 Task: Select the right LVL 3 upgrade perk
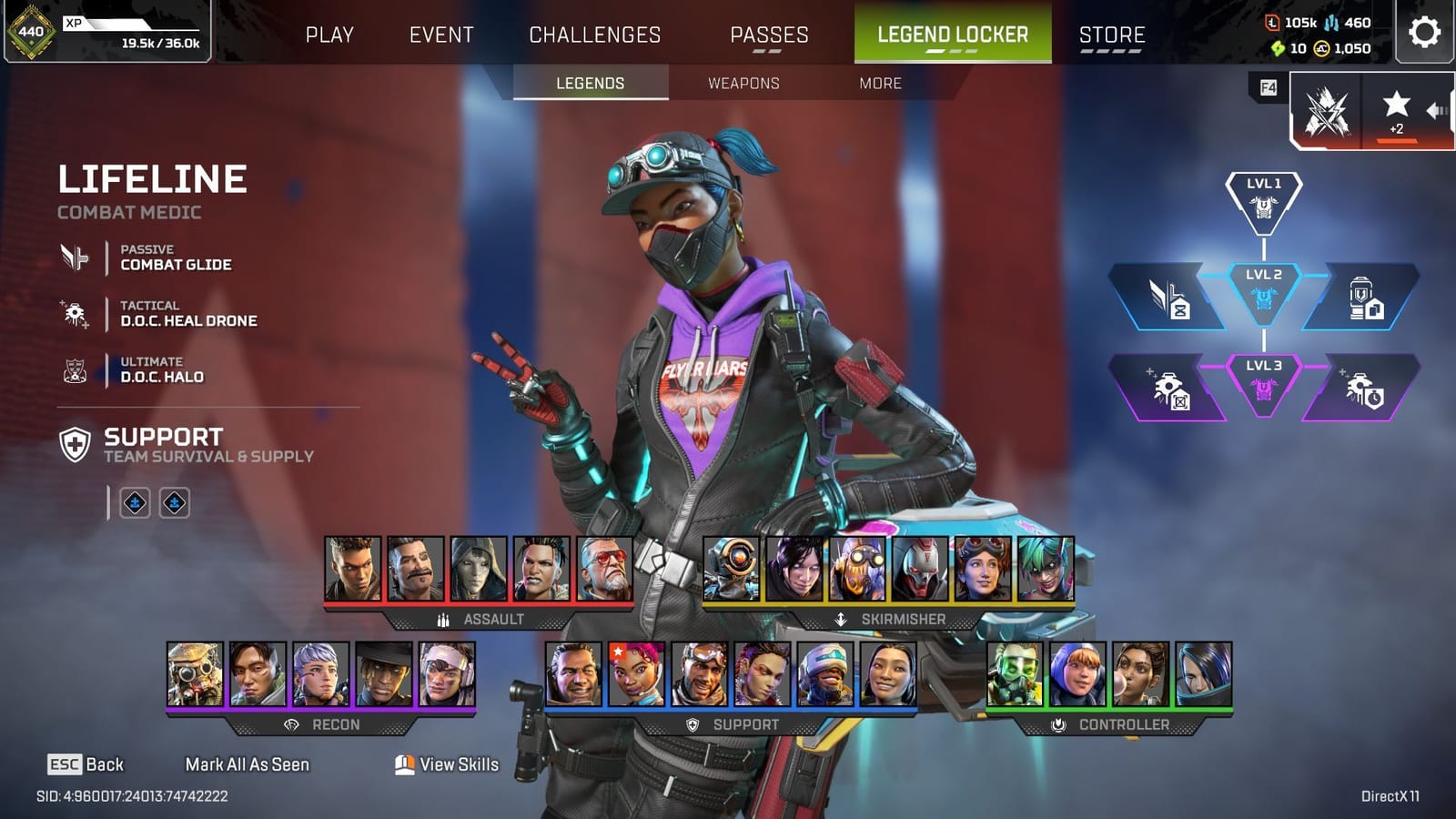point(1361,389)
